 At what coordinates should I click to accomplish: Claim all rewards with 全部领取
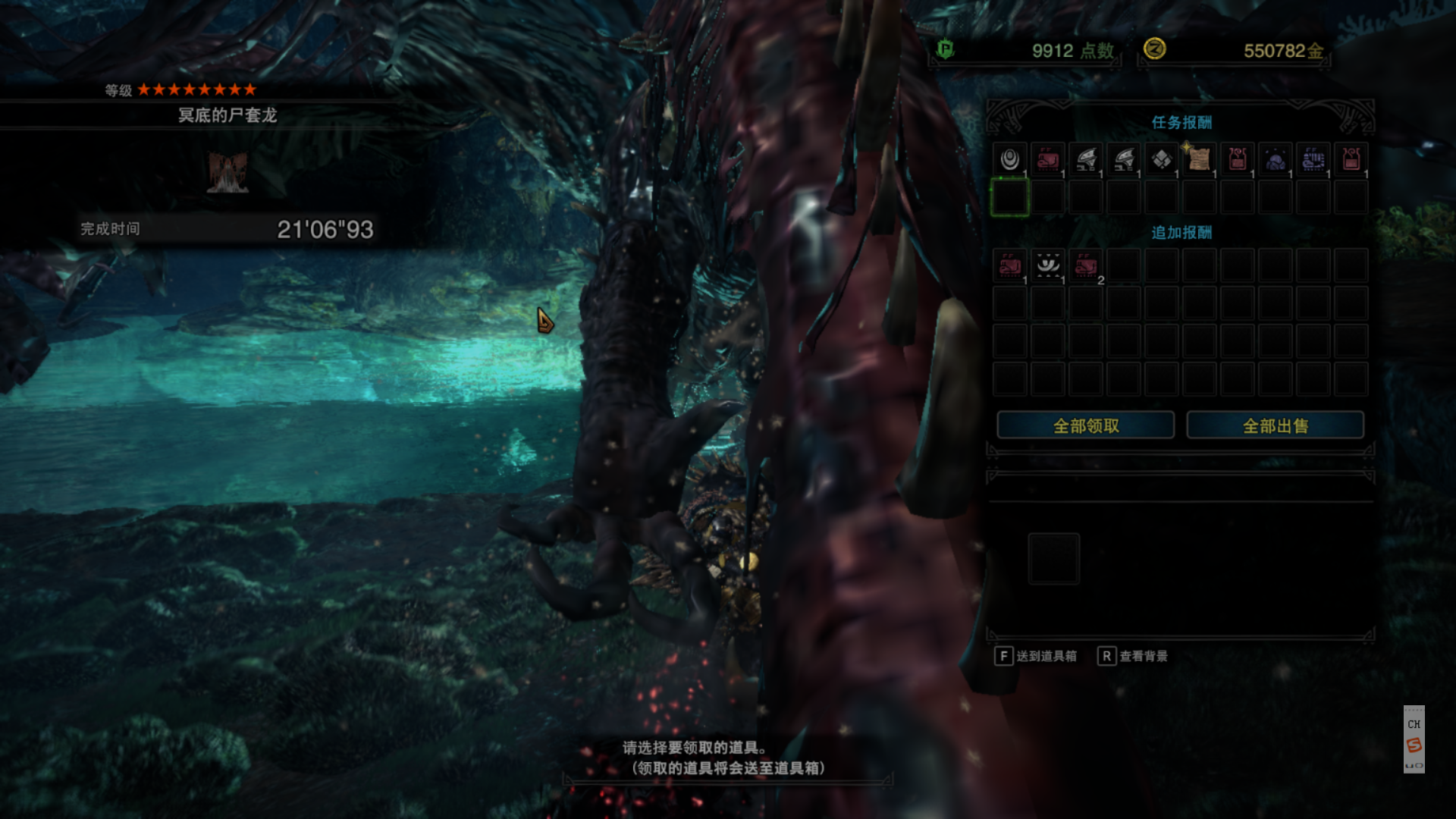[1085, 425]
